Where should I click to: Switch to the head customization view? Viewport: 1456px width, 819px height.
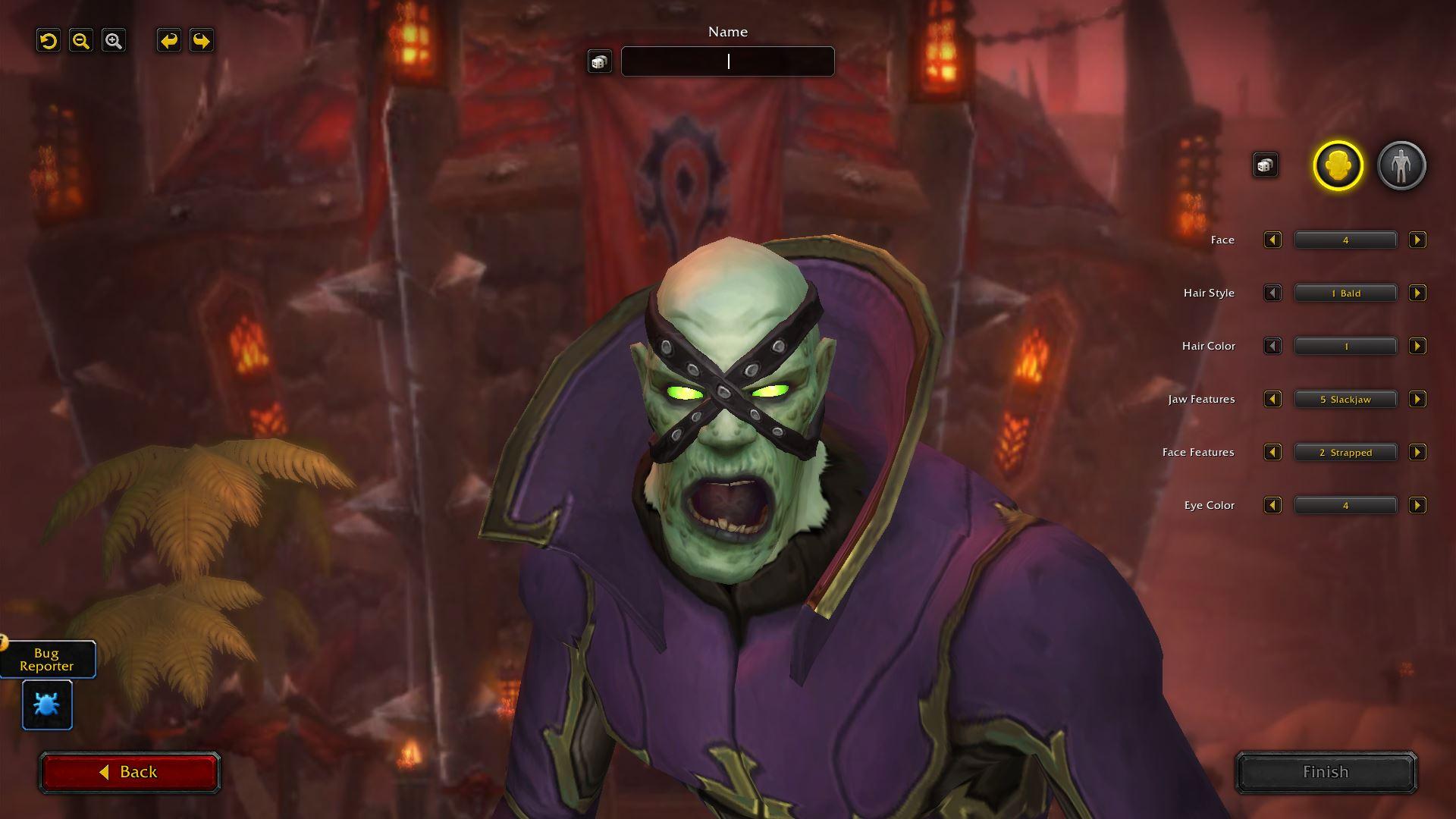pyautogui.click(x=1338, y=165)
